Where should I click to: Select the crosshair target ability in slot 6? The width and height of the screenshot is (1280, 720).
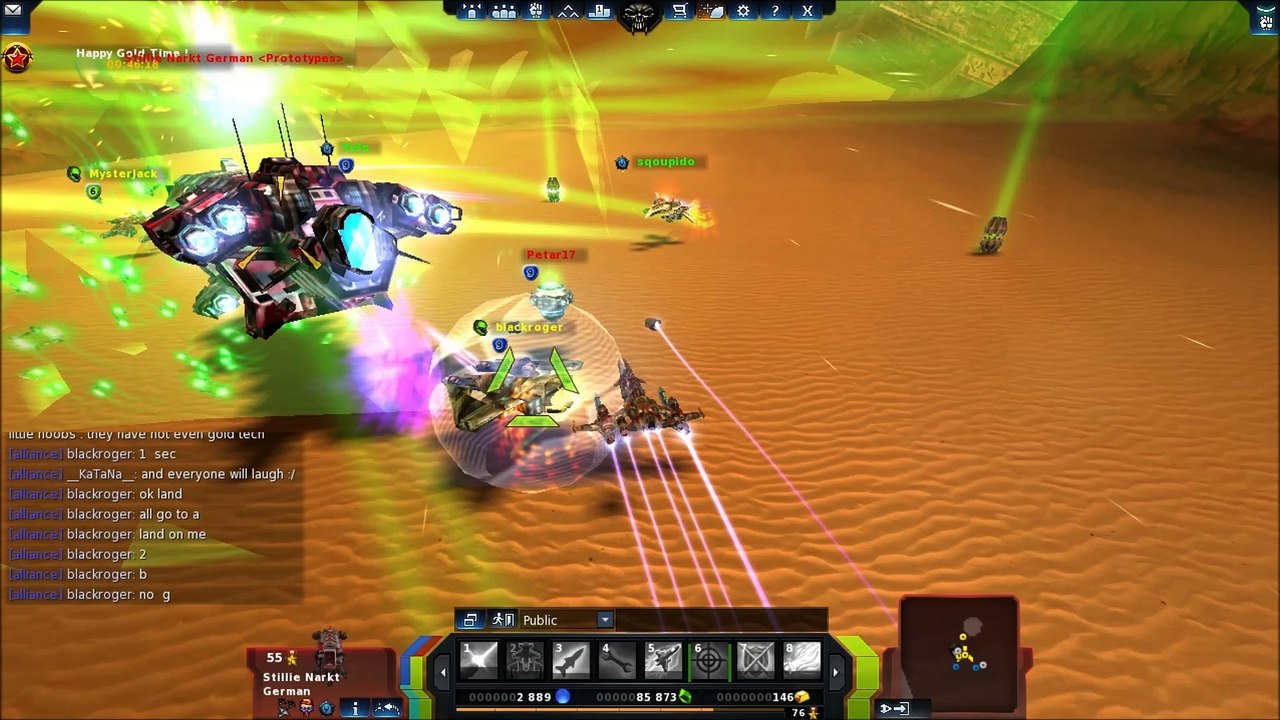[x=709, y=660]
